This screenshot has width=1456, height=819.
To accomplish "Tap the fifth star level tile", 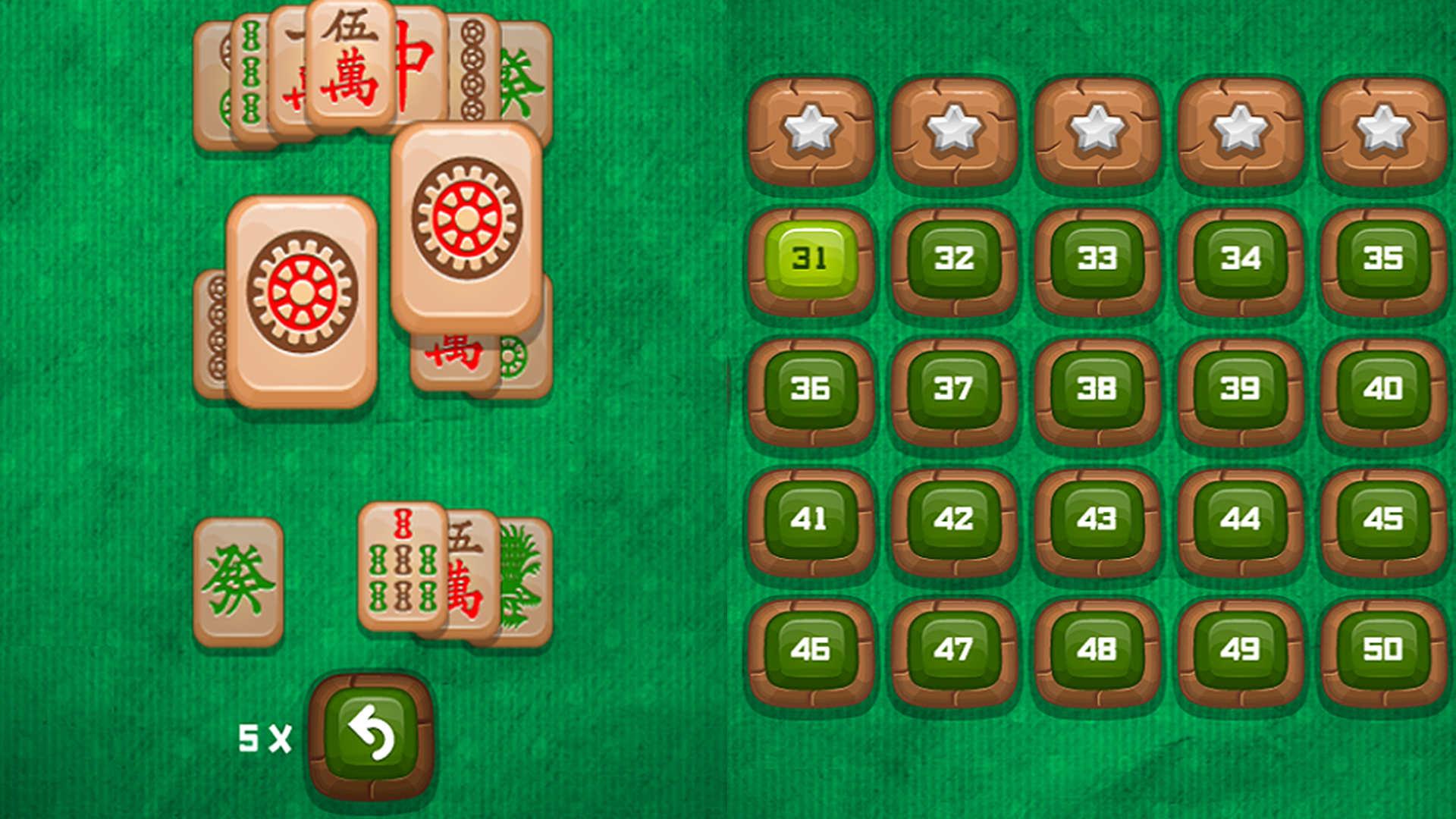I will (x=1382, y=129).
